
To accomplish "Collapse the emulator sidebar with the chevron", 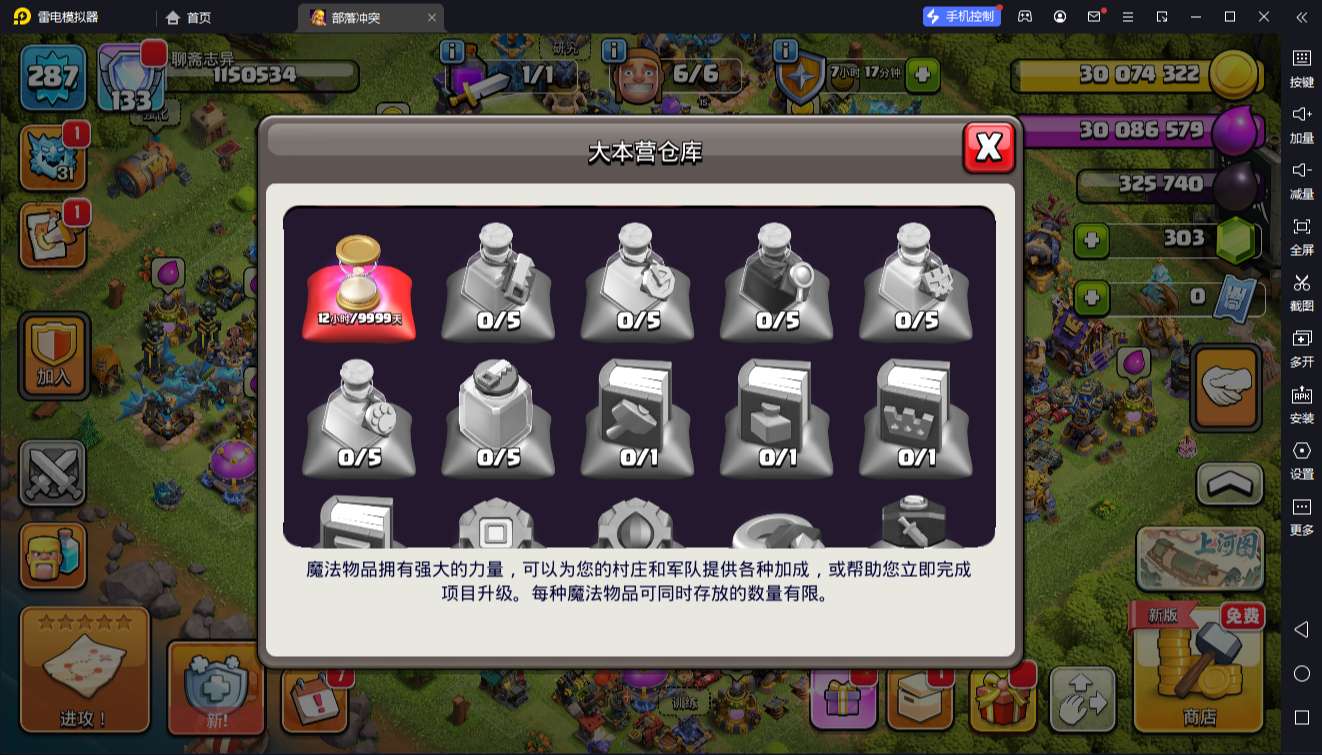I will [x=1299, y=16].
